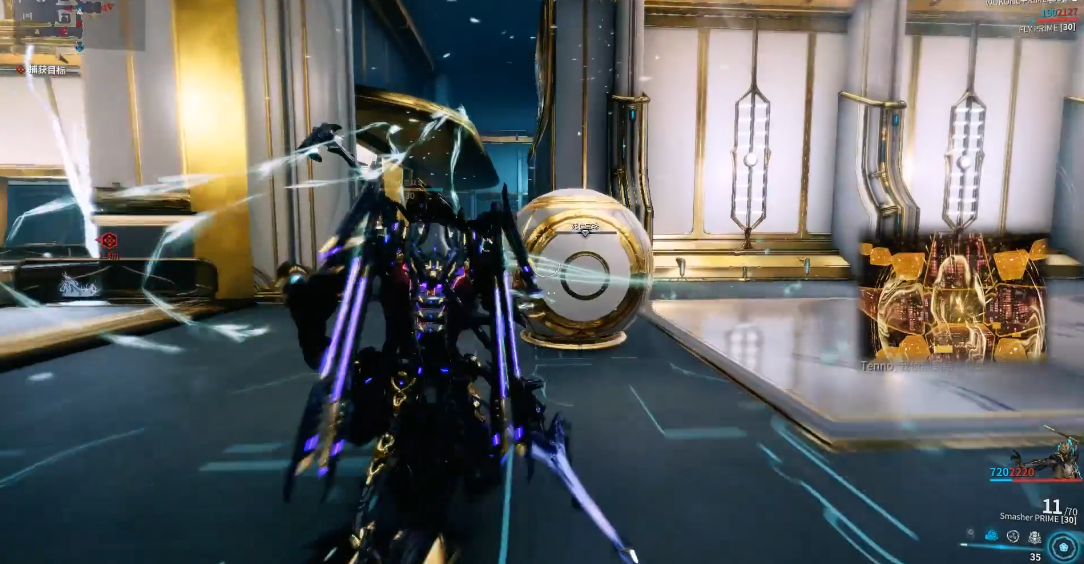Click the red objective waypoint marker
This screenshot has width=1084, height=564.
(x=110, y=240)
